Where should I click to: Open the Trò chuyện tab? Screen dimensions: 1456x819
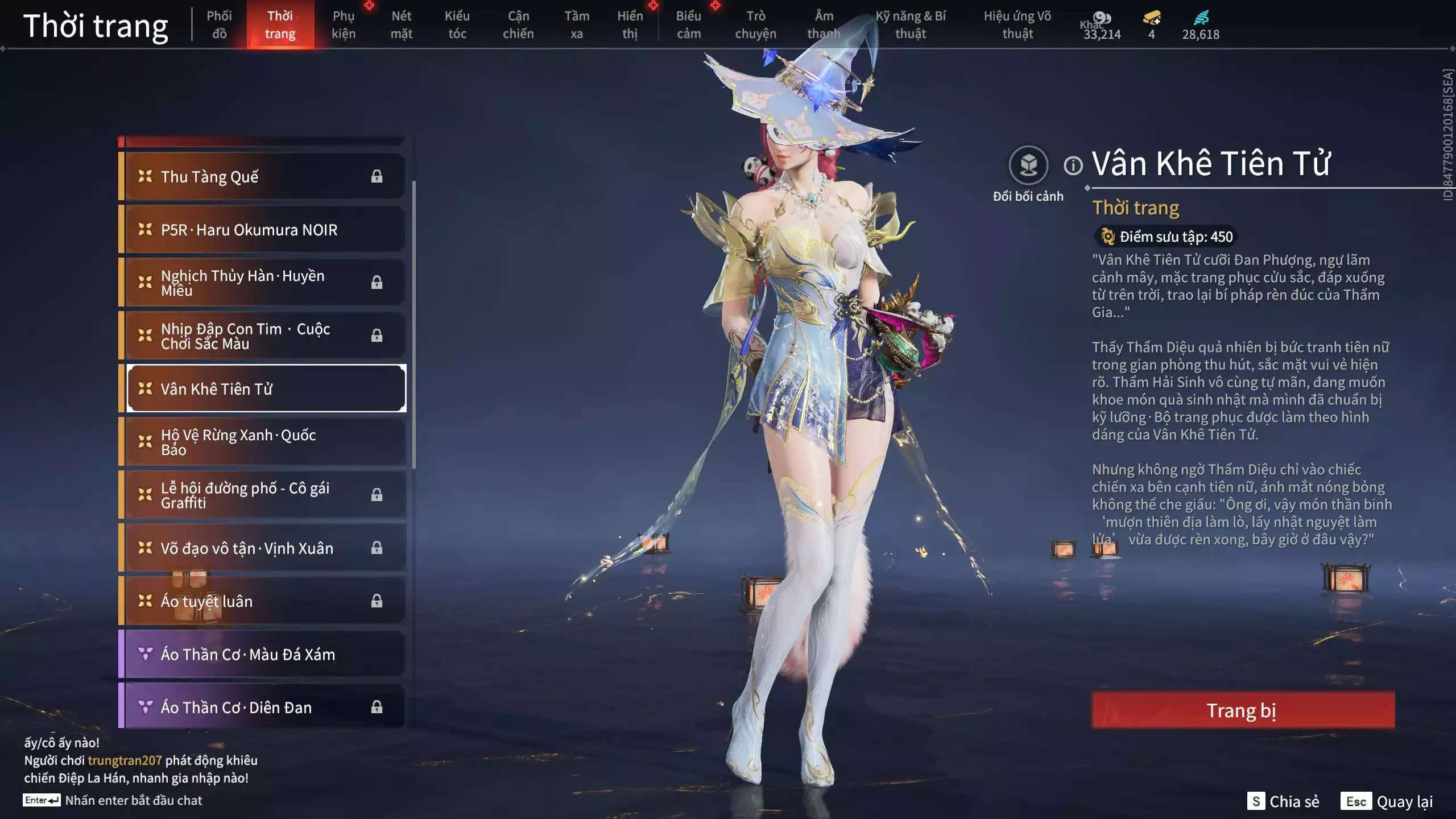pyautogui.click(x=755, y=25)
